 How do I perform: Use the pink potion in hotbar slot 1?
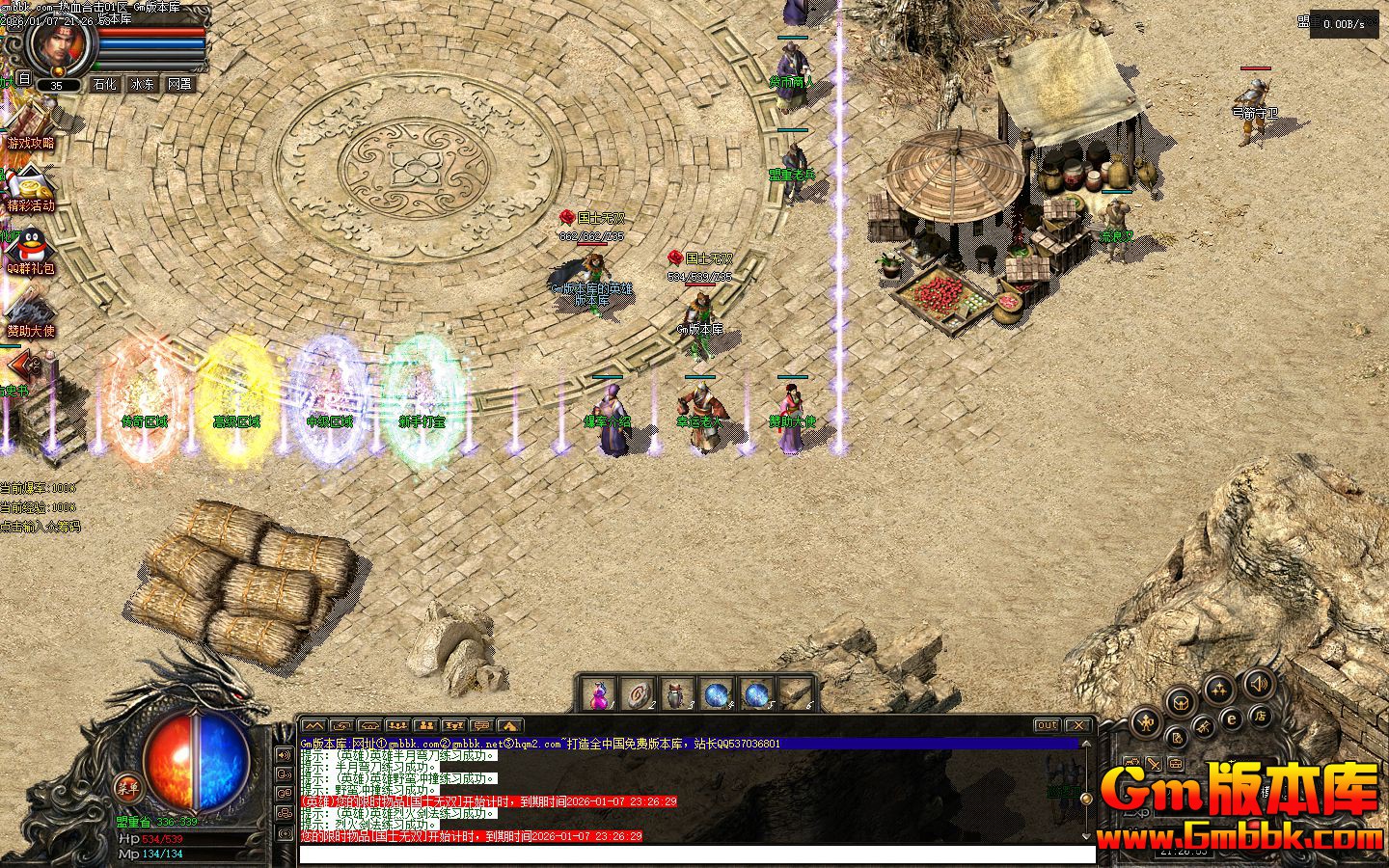pos(599,693)
